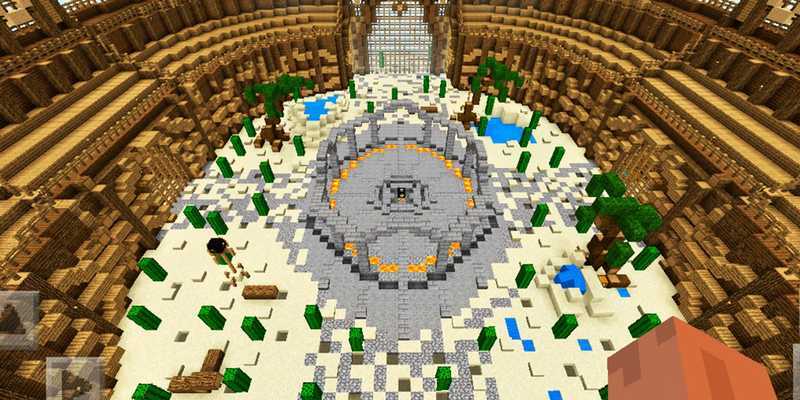Image resolution: width=800 pixels, height=400 pixels.
Task: Tap the move-left D-pad button
Action: tap(17, 318)
